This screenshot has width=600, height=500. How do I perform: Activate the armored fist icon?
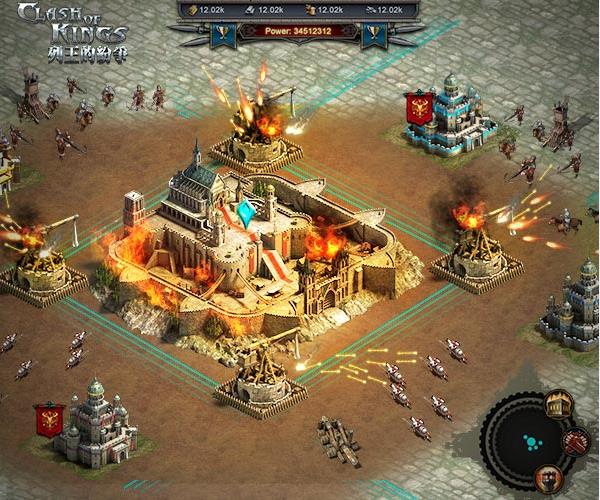click(549, 476)
